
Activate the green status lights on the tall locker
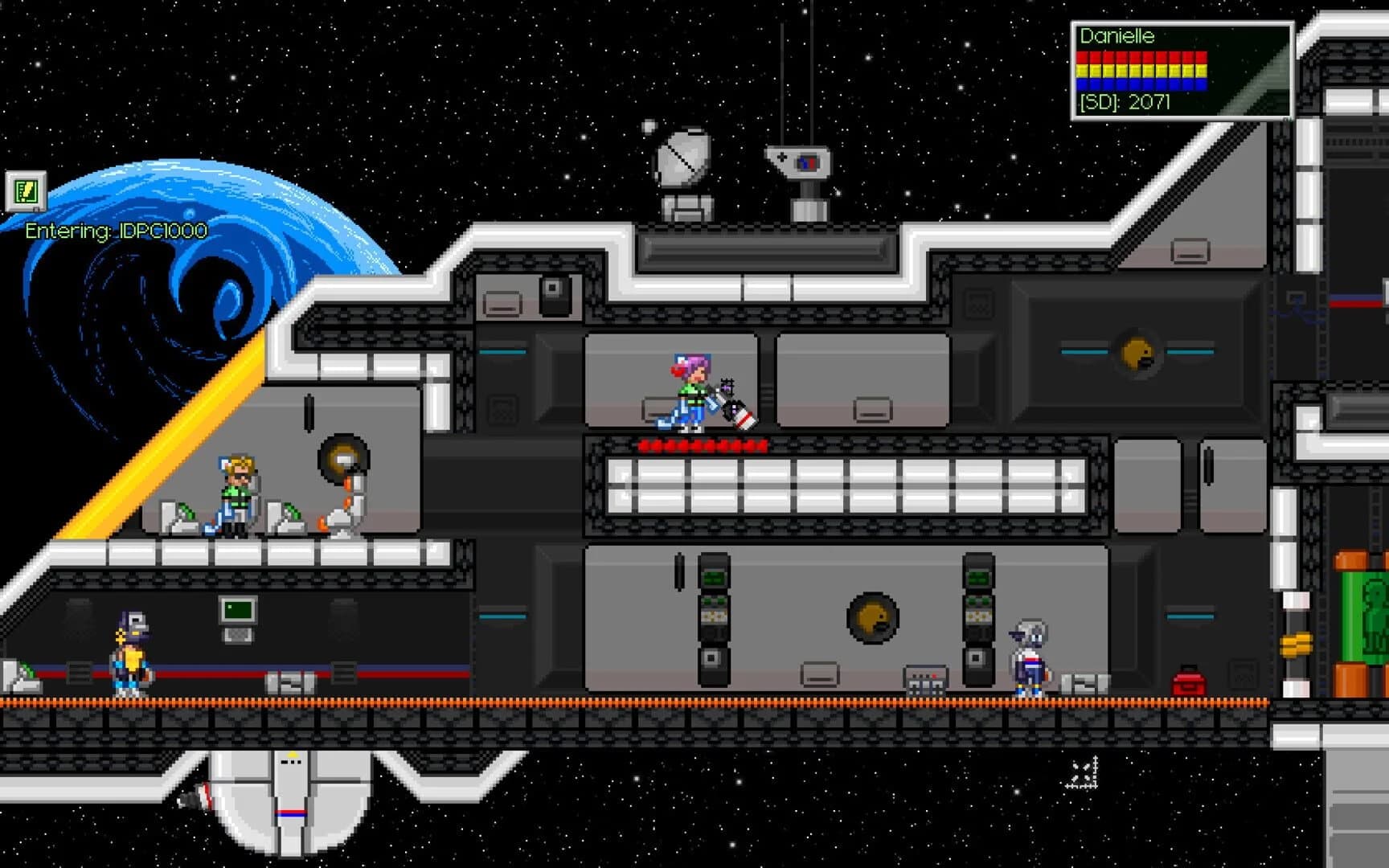coord(712,577)
